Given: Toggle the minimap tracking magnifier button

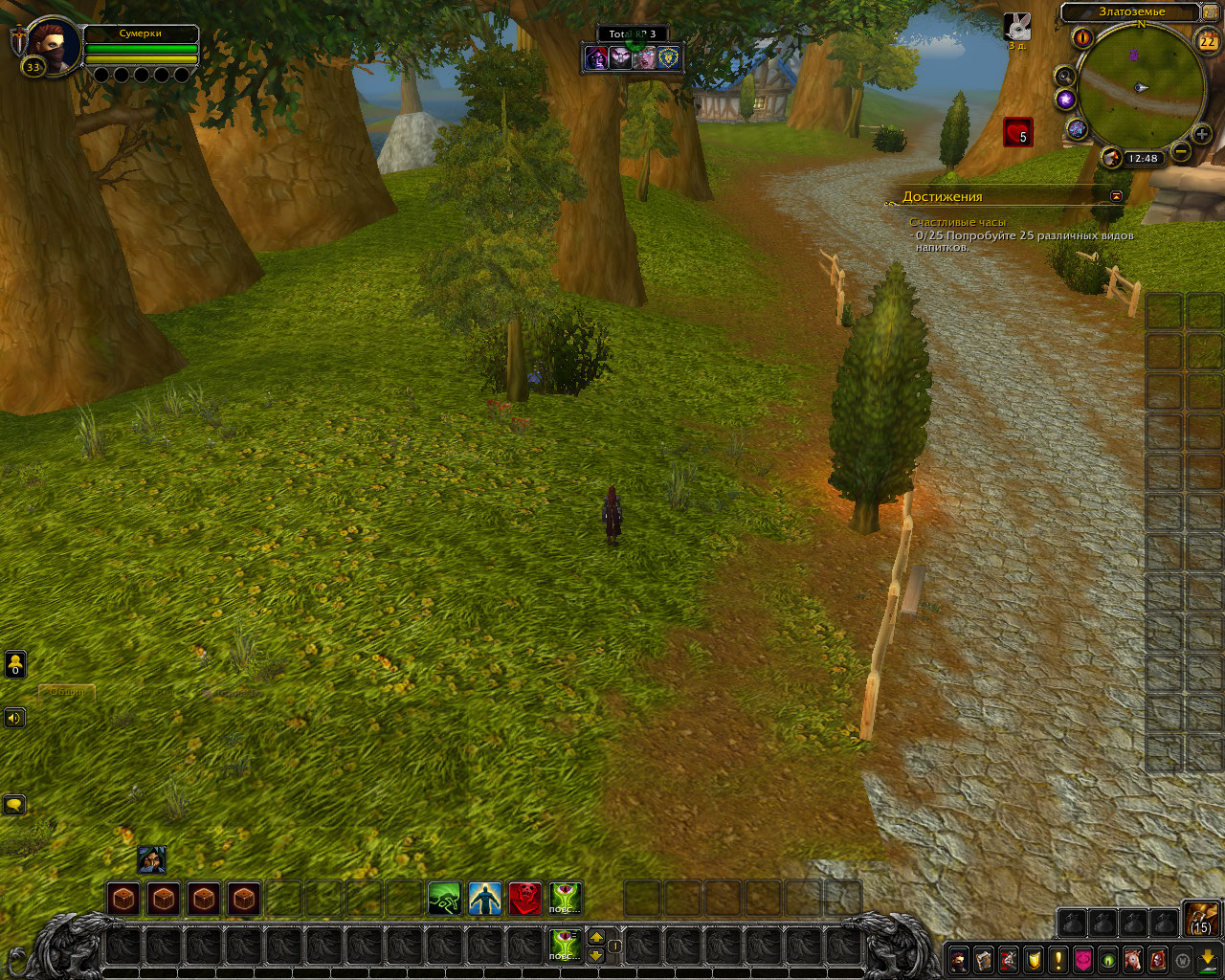Looking at the screenshot, I should click(x=1065, y=77).
